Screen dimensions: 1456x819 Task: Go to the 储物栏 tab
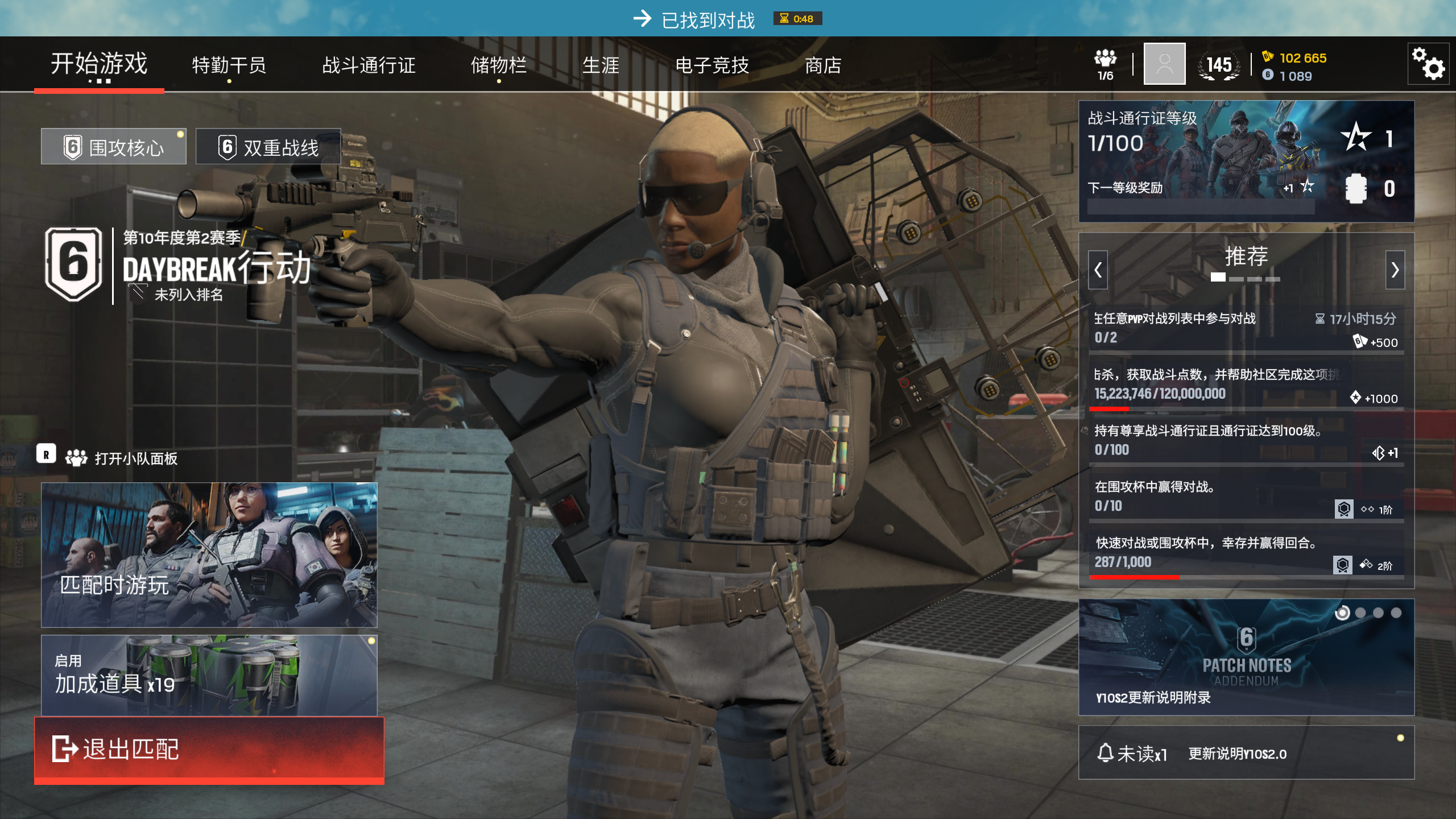tap(498, 65)
